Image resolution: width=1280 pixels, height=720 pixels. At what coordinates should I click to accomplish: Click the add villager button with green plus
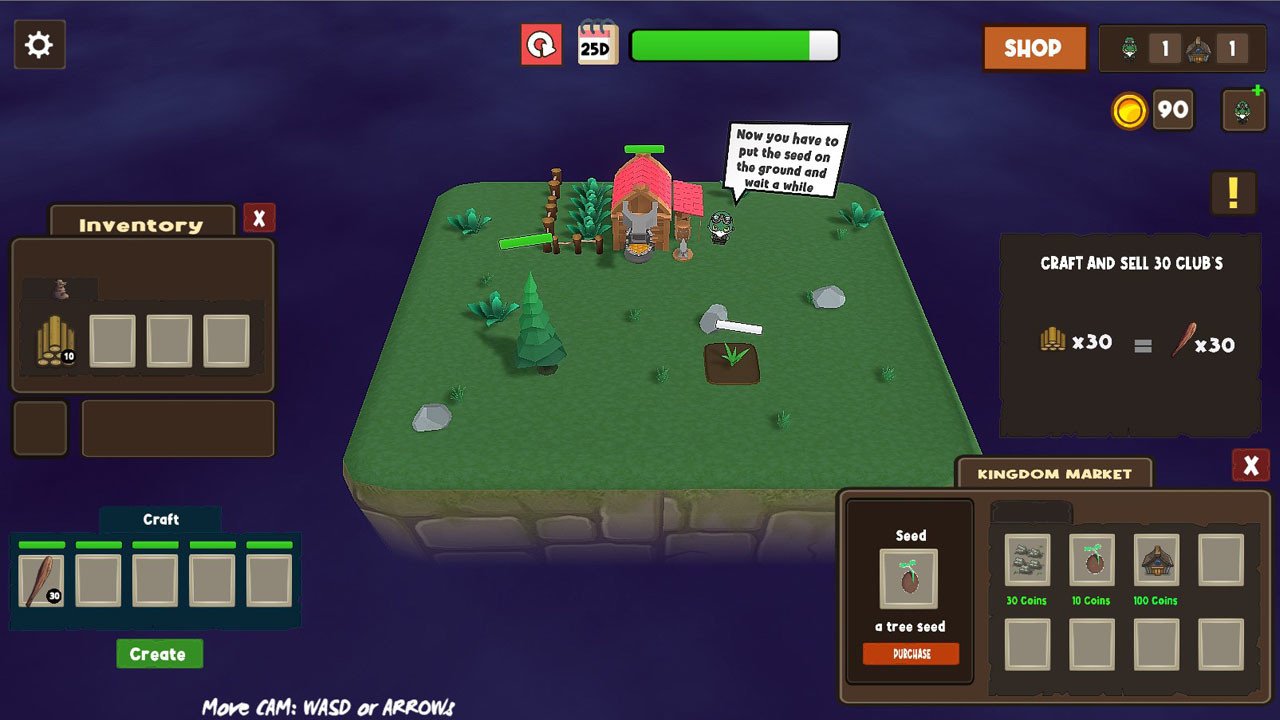click(x=1242, y=108)
